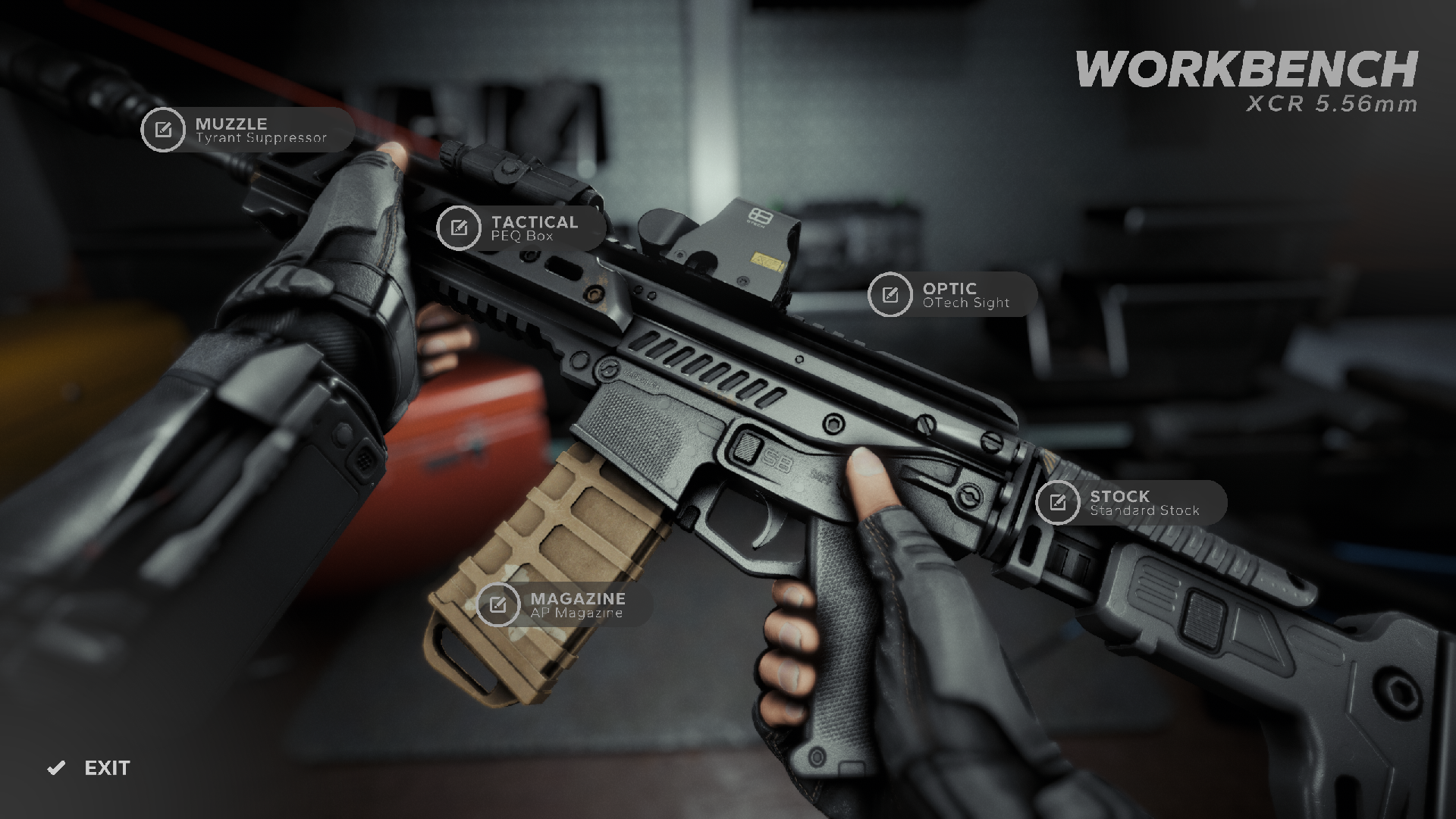
Task: Modify the AP Magazine attachment
Action: pos(498,604)
